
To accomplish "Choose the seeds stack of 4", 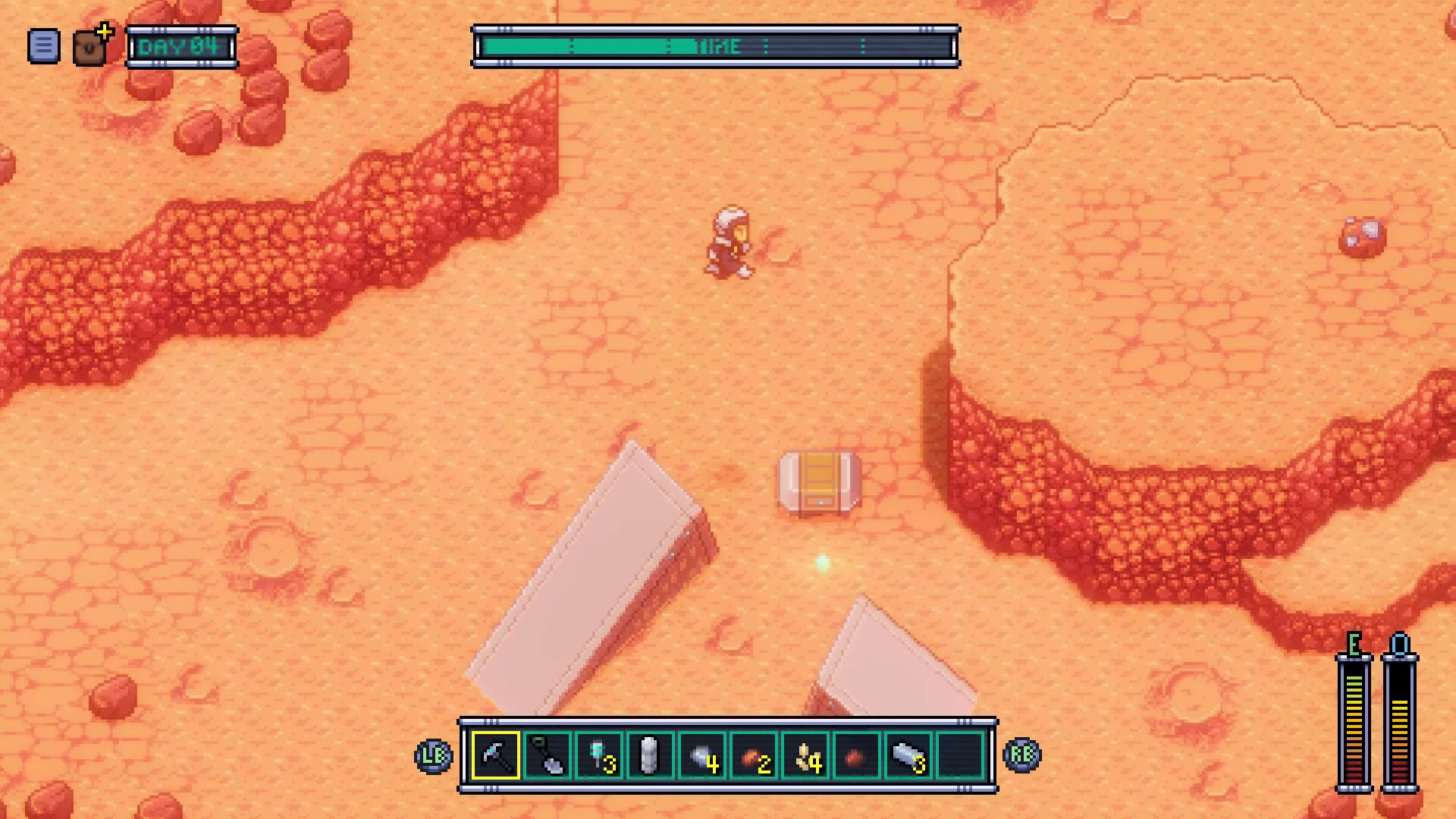I will click(x=805, y=756).
